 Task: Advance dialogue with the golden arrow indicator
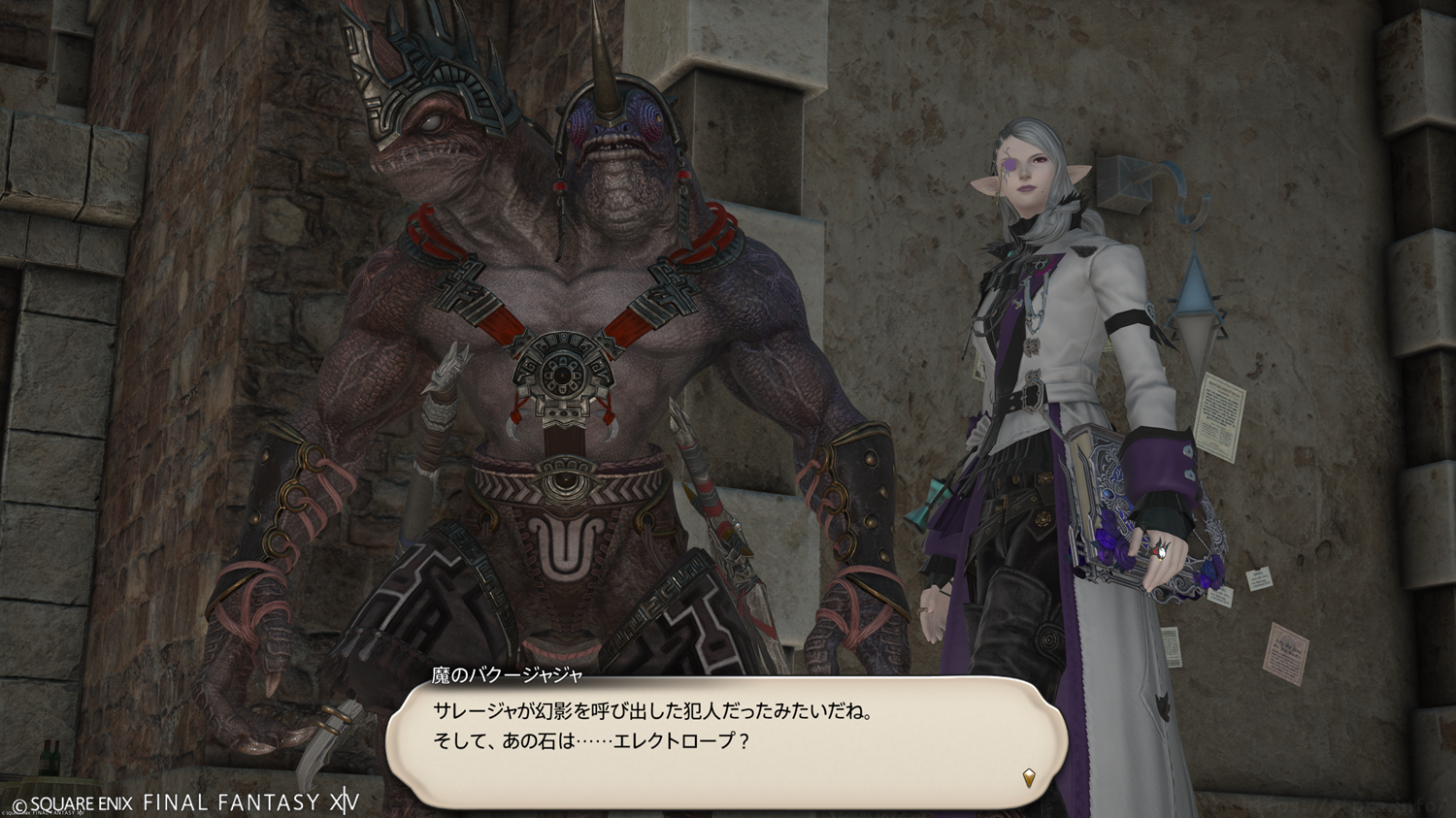click(1029, 777)
